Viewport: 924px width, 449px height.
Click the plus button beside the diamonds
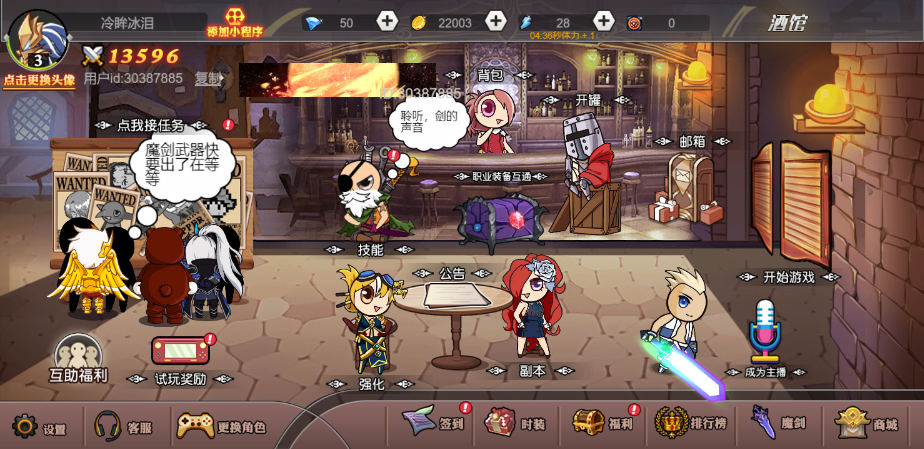[x=387, y=21]
